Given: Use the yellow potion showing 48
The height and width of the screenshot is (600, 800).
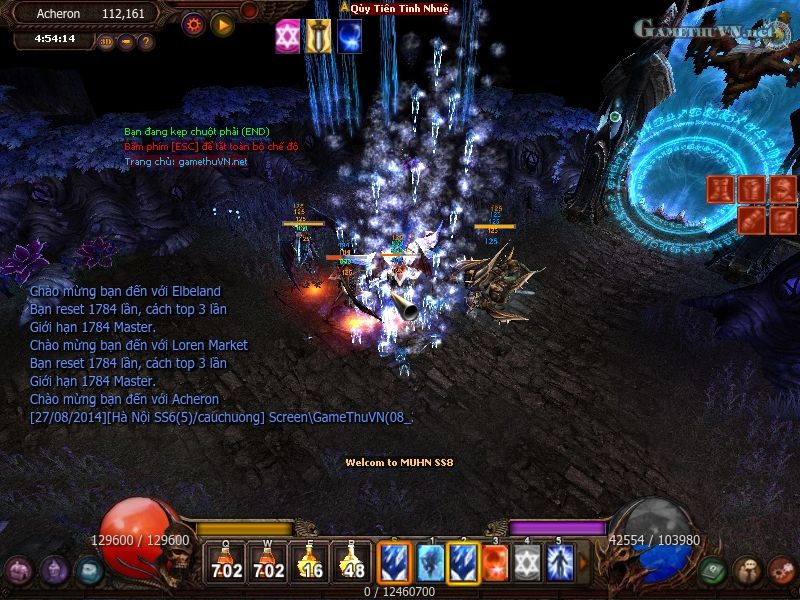Looking at the screenshot, I should point(353,562).
